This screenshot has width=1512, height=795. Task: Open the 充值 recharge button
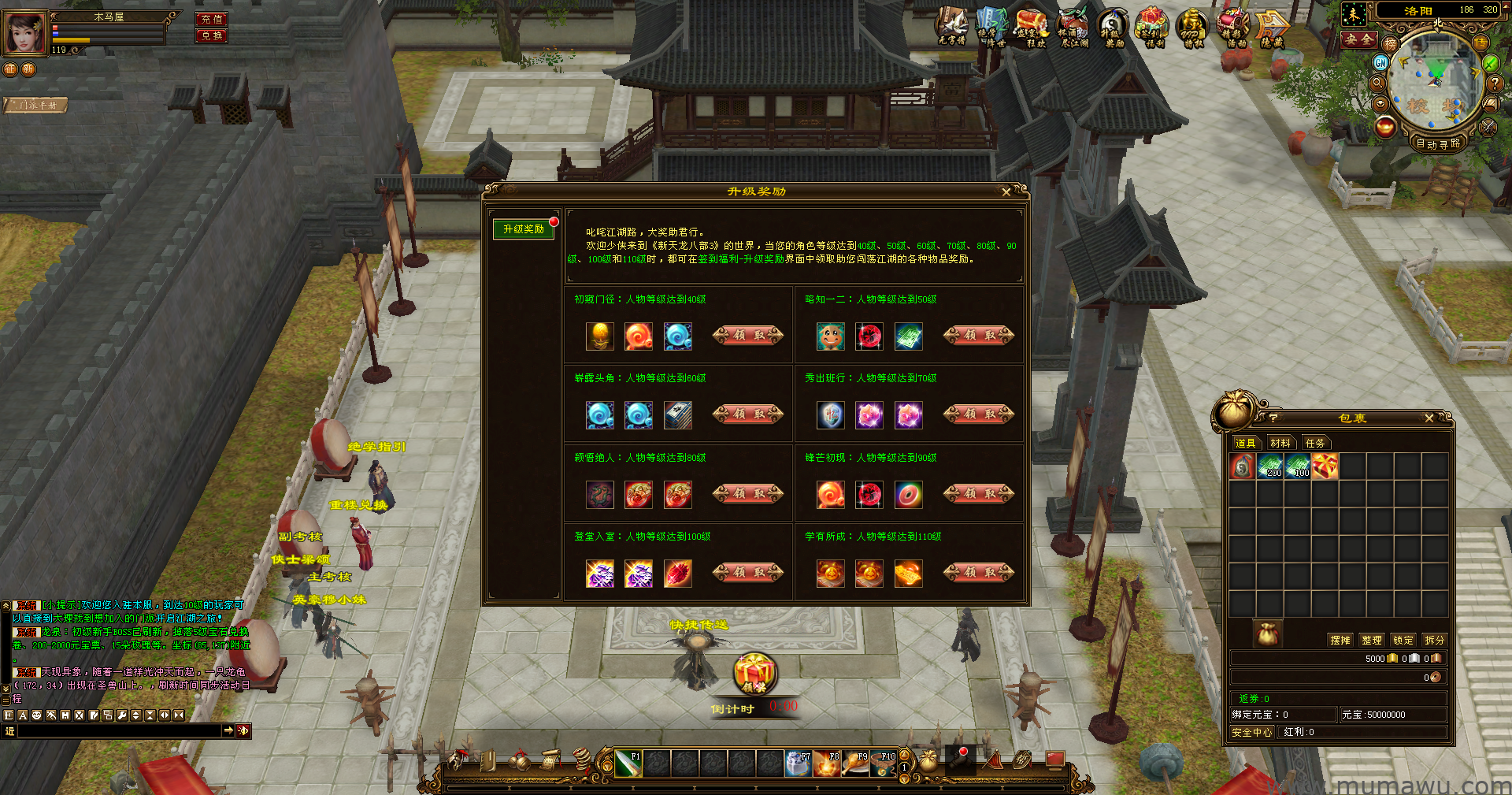coord(211,19)
